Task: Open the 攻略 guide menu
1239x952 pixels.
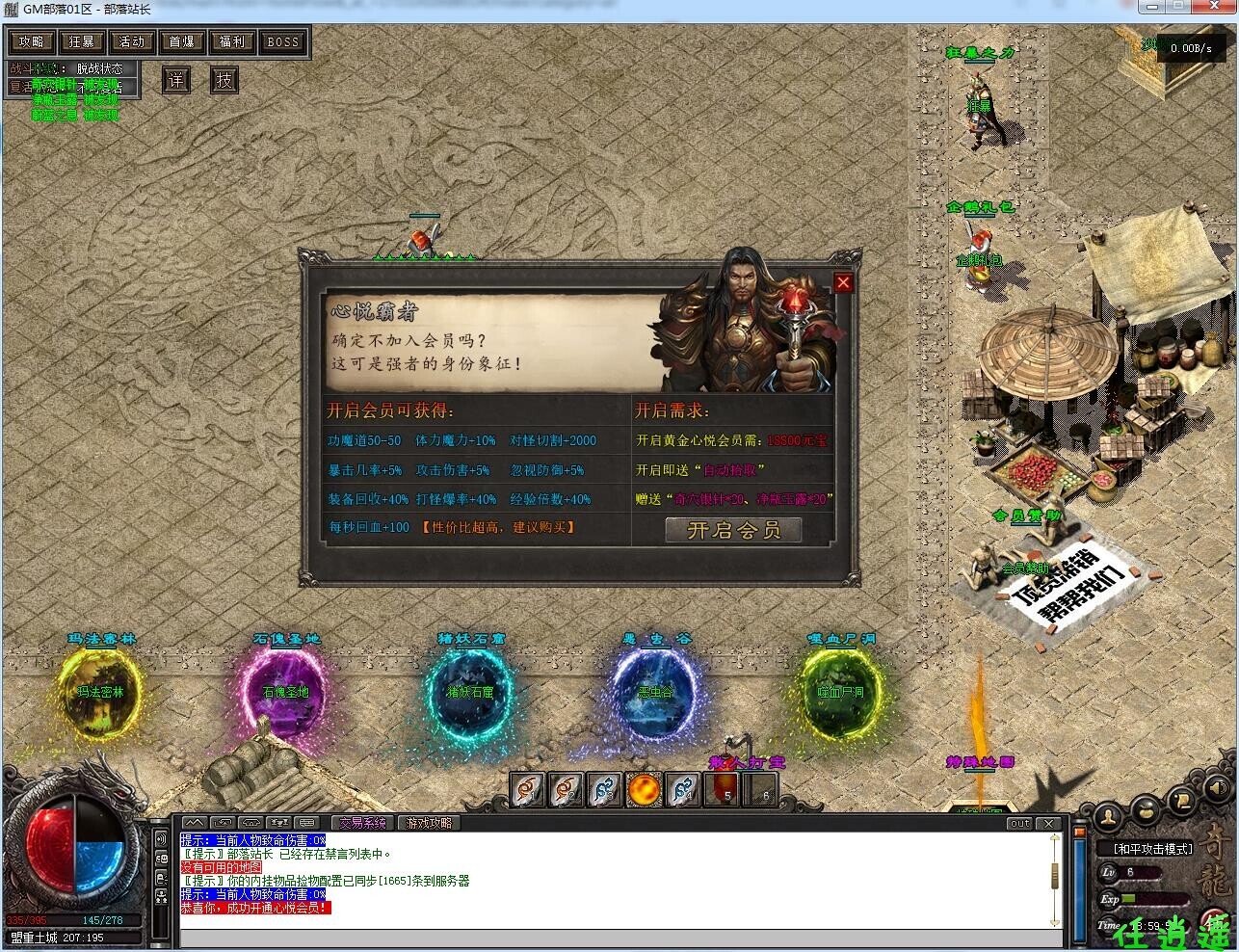Action: point(31,41)
